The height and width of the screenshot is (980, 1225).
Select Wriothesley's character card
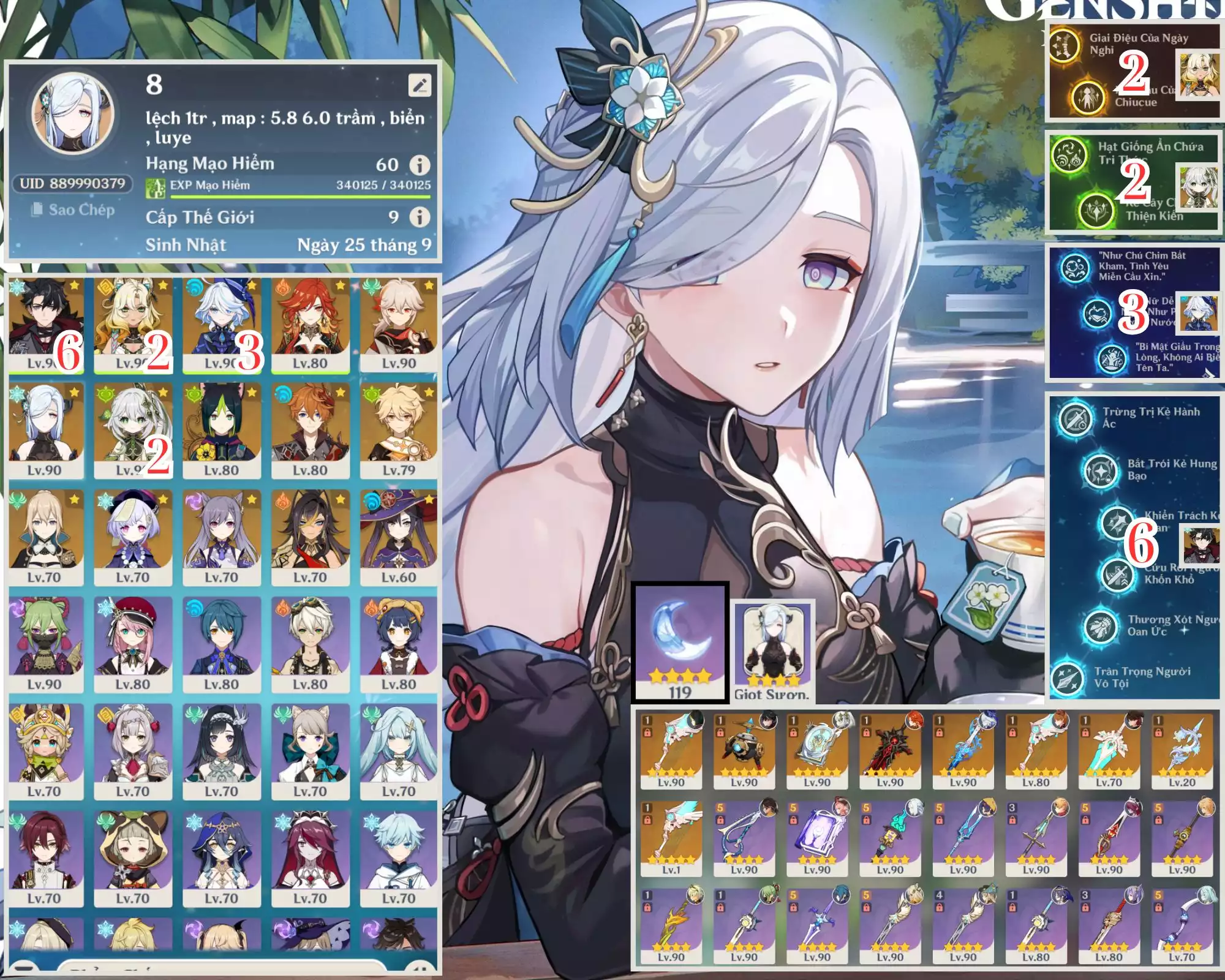point(46,325)
